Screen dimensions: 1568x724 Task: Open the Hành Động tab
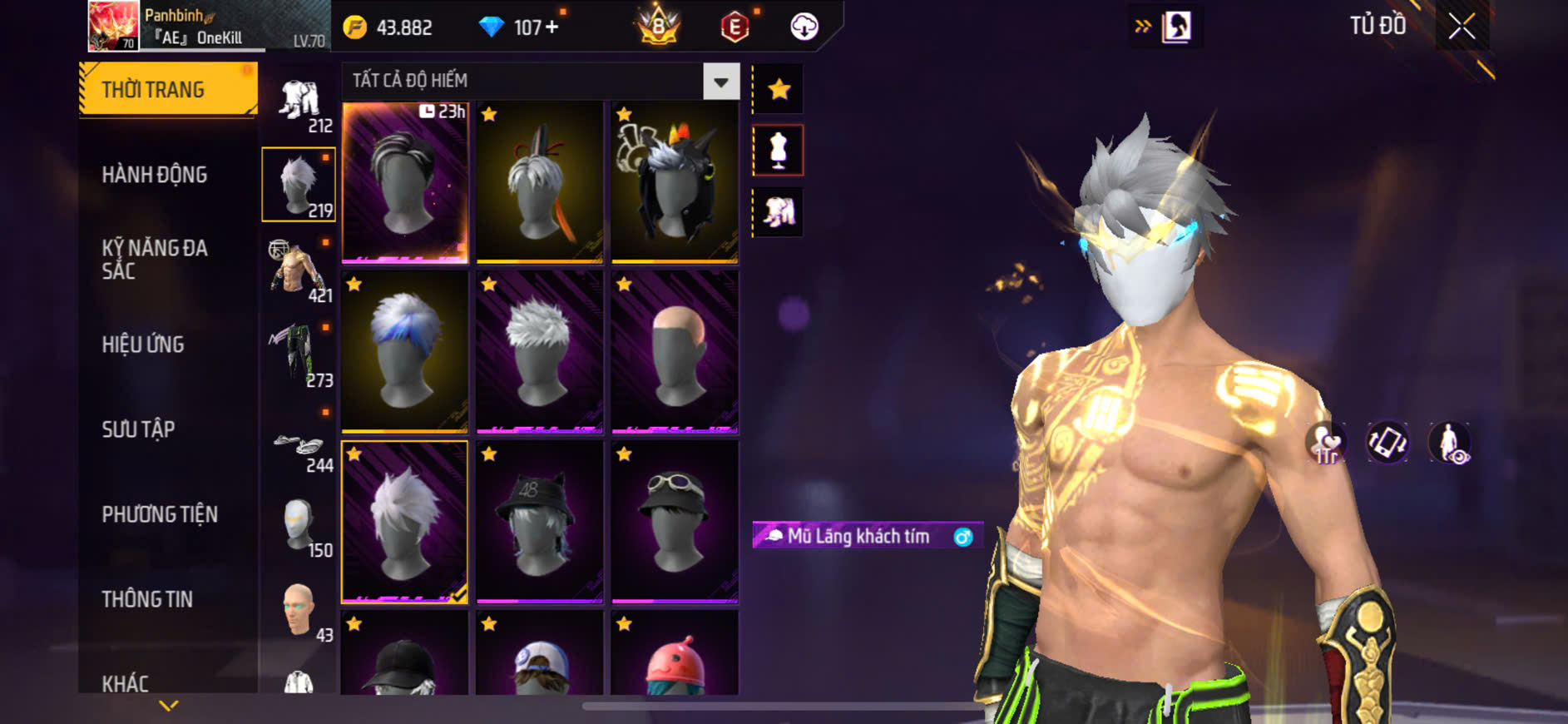pyautogui.click(x=155, y=175)
